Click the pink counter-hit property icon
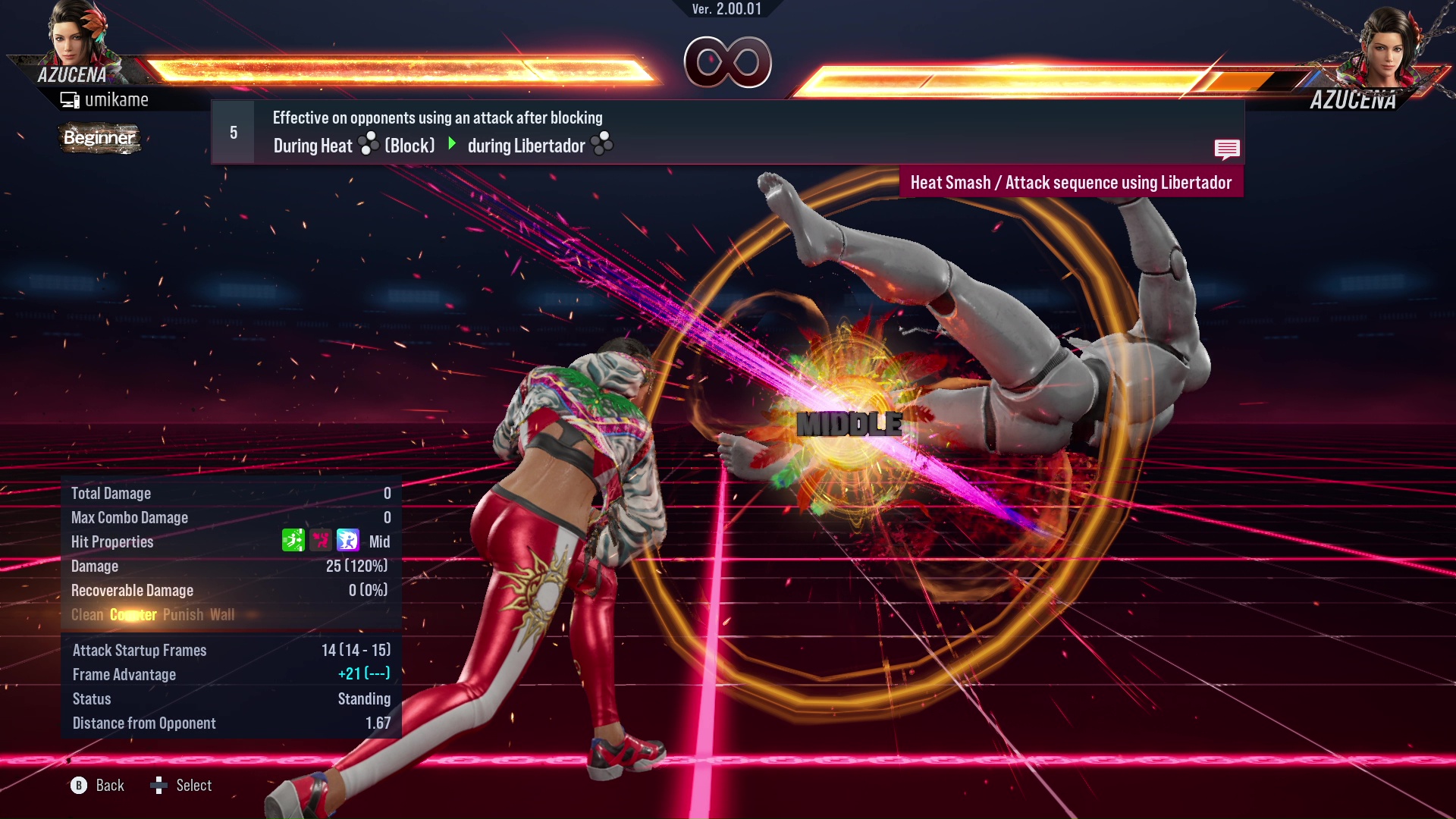 320,540
